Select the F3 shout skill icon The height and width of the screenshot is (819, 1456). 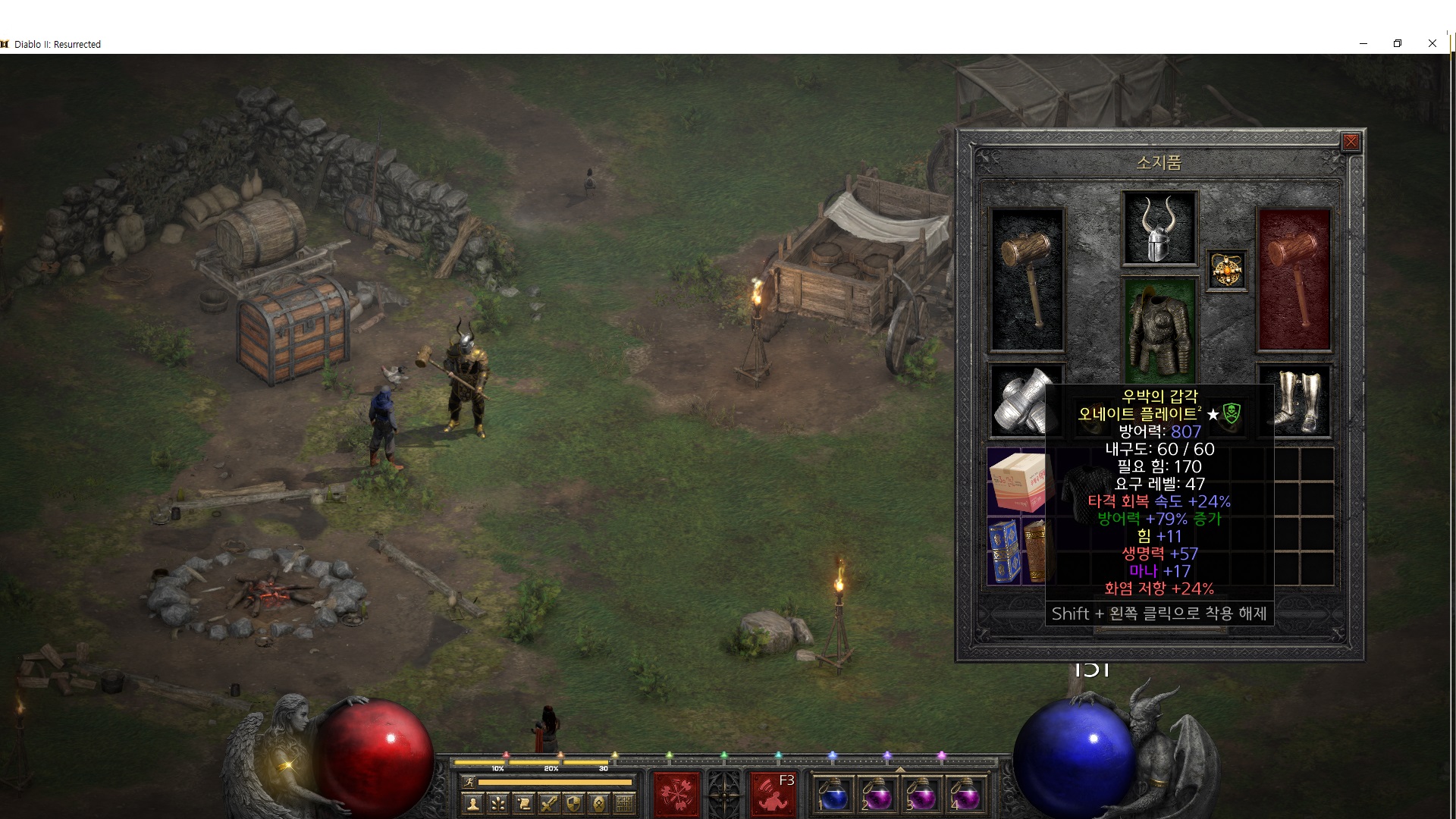[772, 795]
